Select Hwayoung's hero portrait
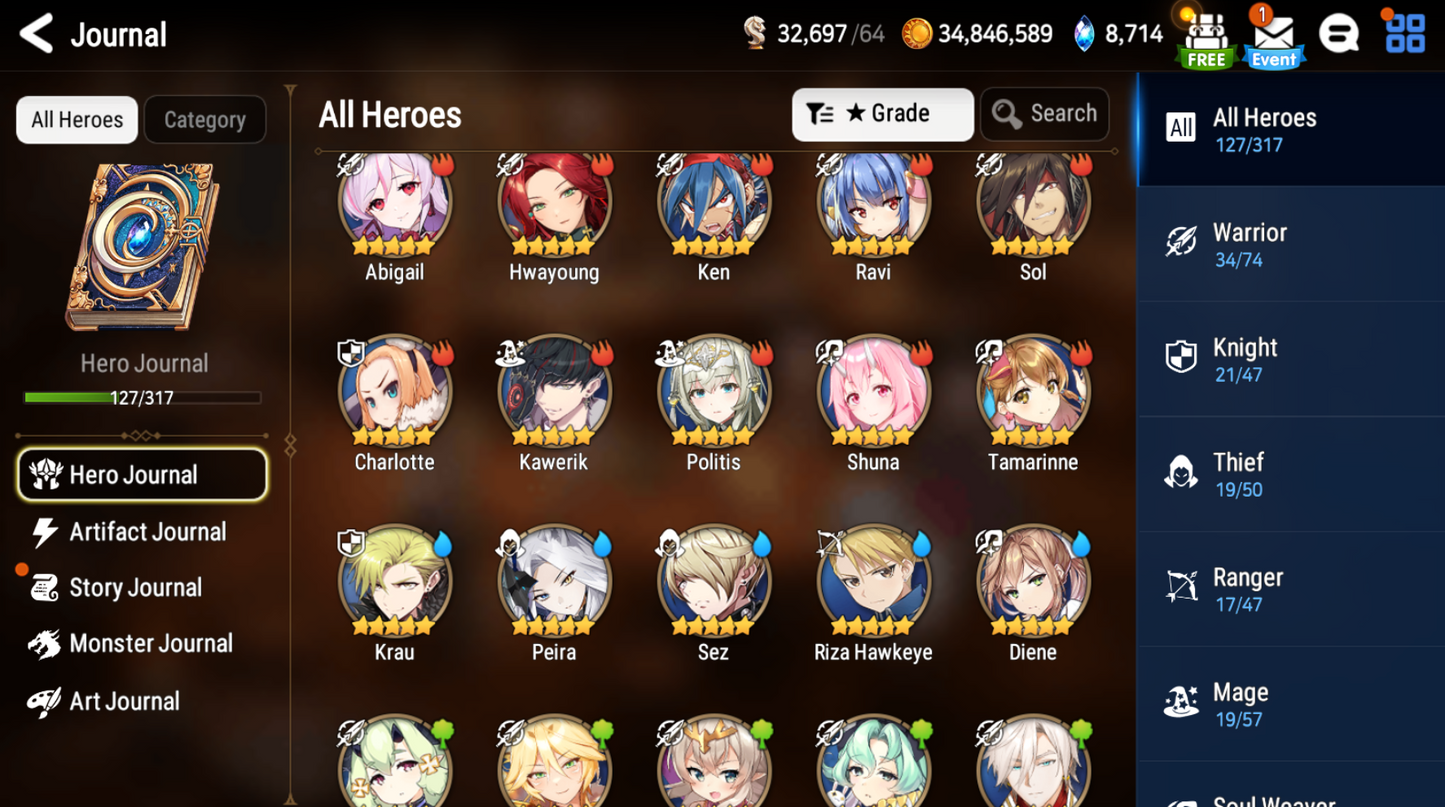 (x=553, y=203)
